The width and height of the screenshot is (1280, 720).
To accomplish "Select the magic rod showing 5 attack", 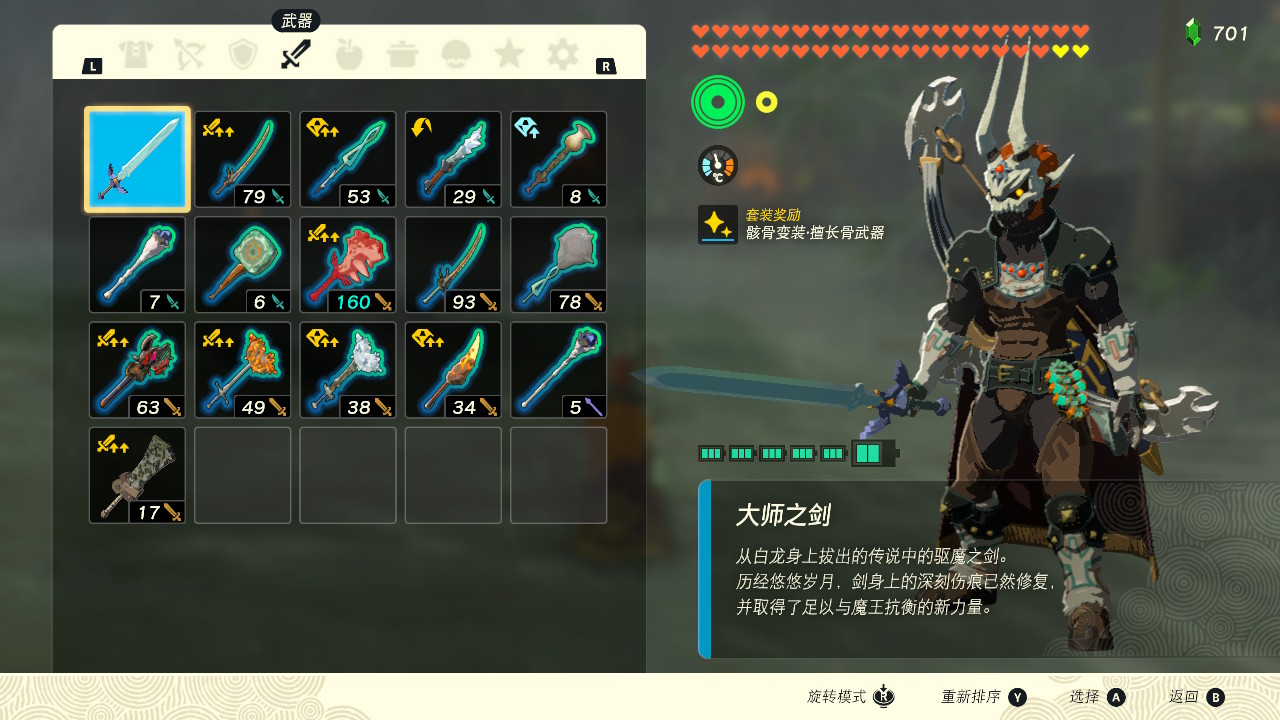I will [559, 370].
